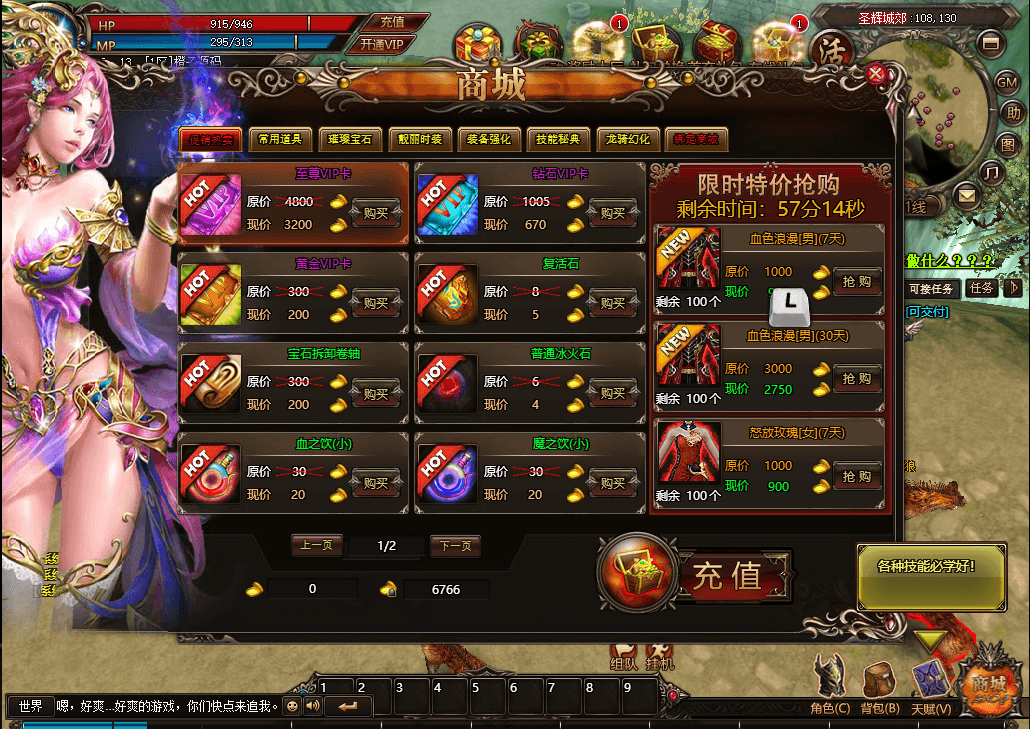This screenshot has width=1030, height=729.
Task: Click the 开通VIP button
Action: tap(381, 44)
